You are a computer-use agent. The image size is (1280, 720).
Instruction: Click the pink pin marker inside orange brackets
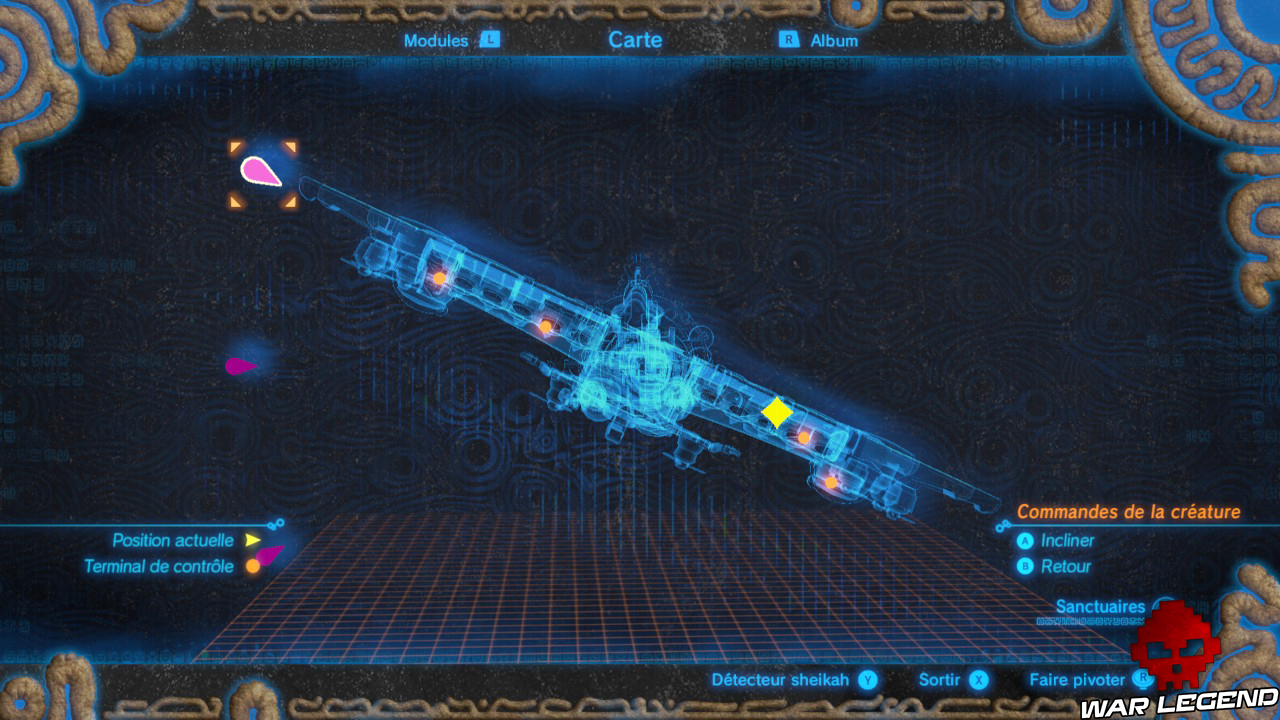[x=258, y=170]
